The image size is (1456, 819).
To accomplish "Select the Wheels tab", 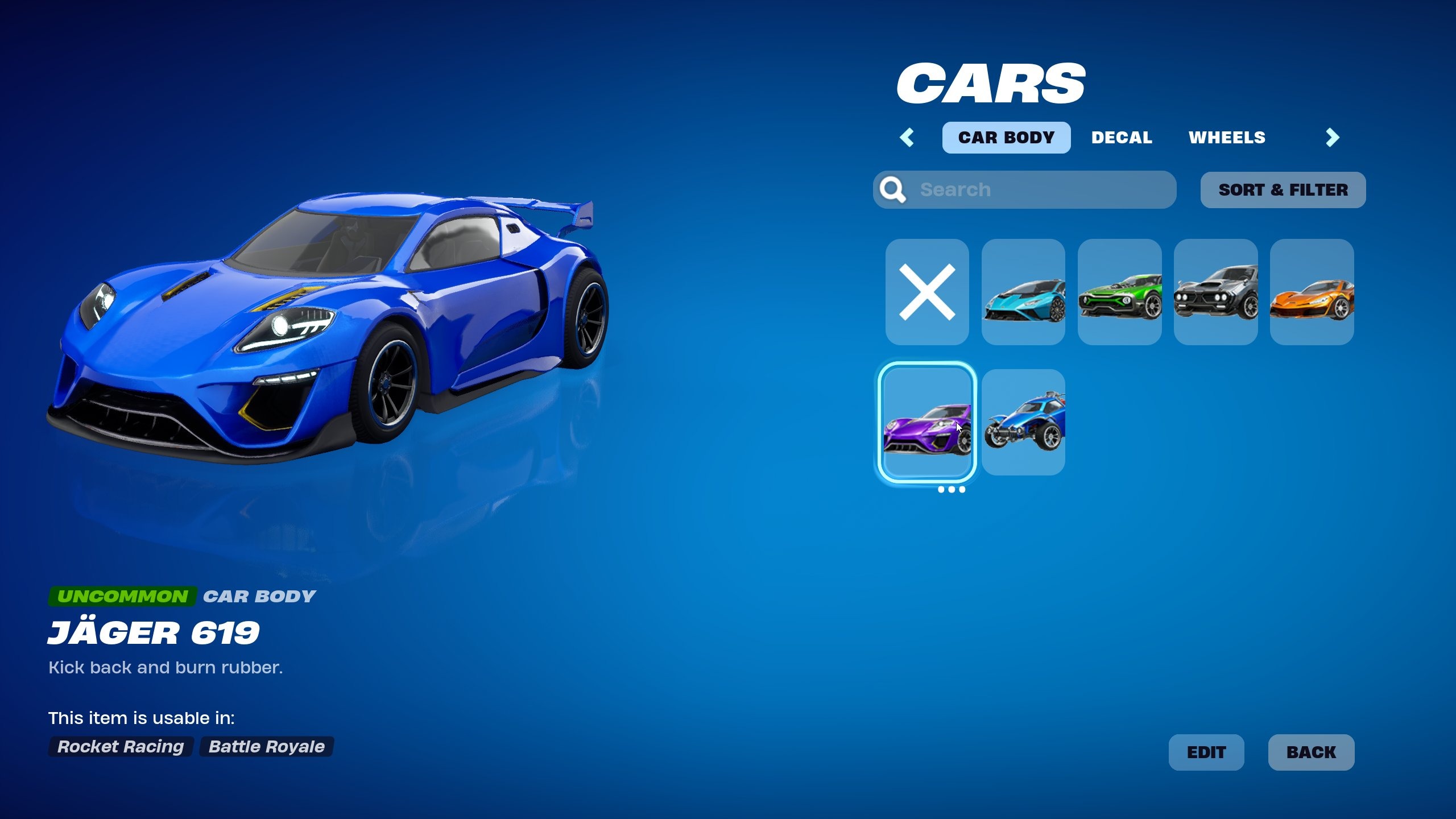I will click(x=1227, y=138).
